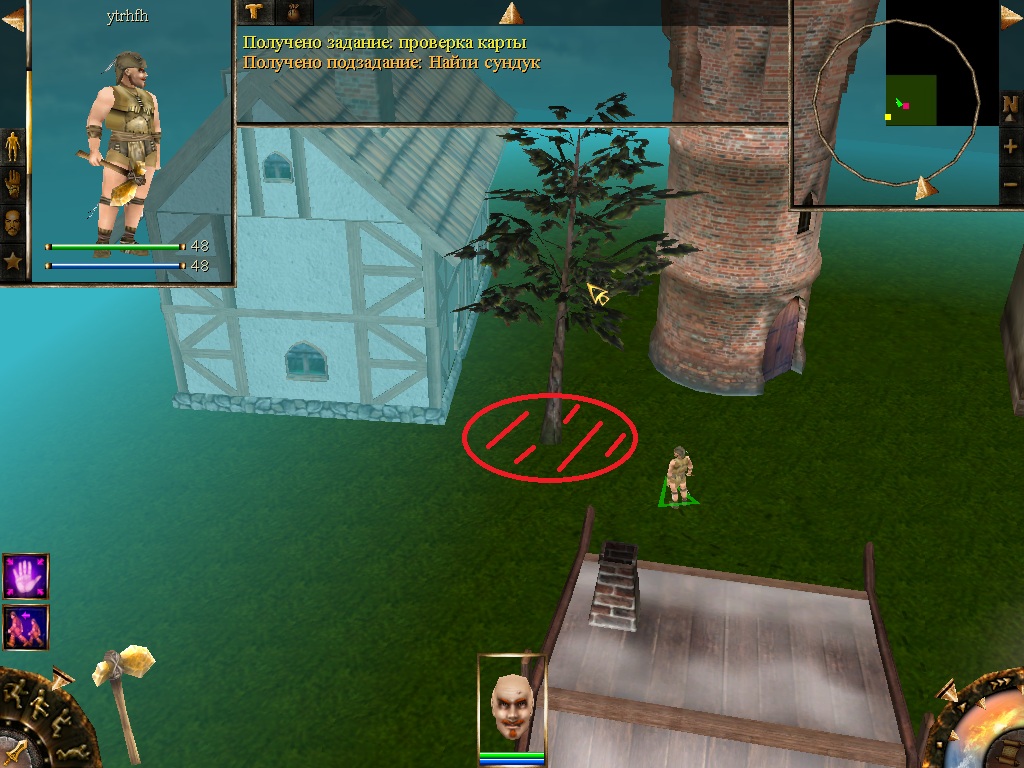1024x768 pixels.
Task: Collapse the message log using the up arrow
Action: pos(512,13)
